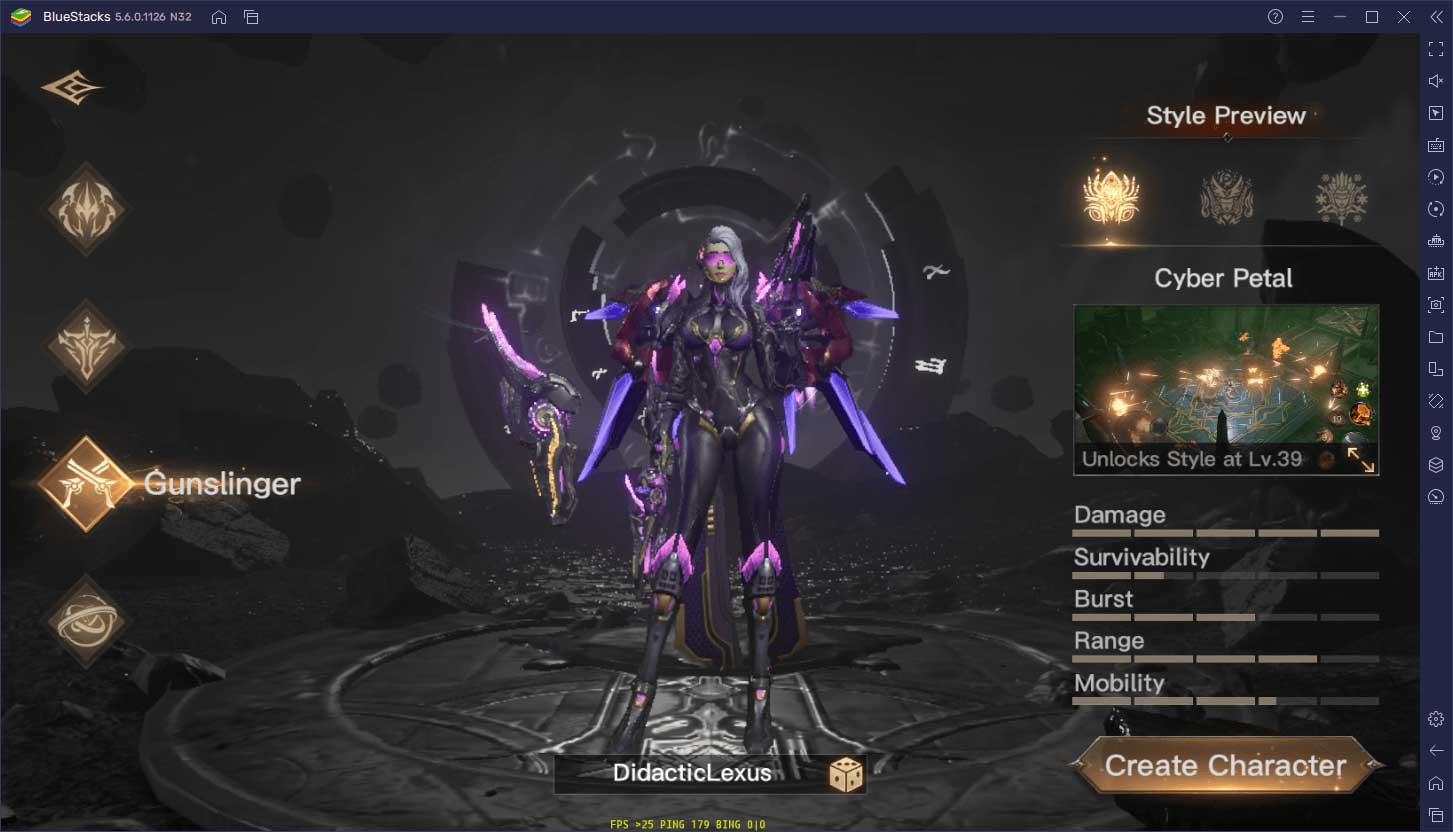Select the glowing Cyber Petal style emblem

point(1111,197)
